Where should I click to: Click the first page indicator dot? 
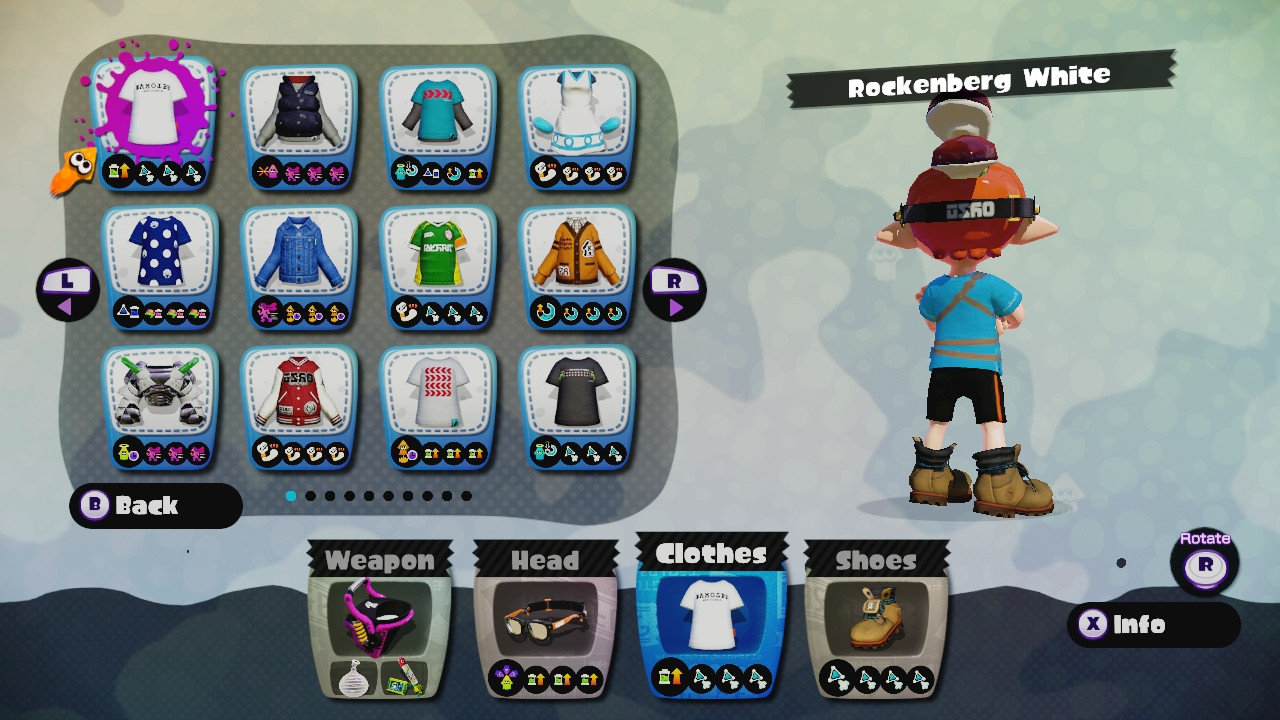click(x=290, y=495)
